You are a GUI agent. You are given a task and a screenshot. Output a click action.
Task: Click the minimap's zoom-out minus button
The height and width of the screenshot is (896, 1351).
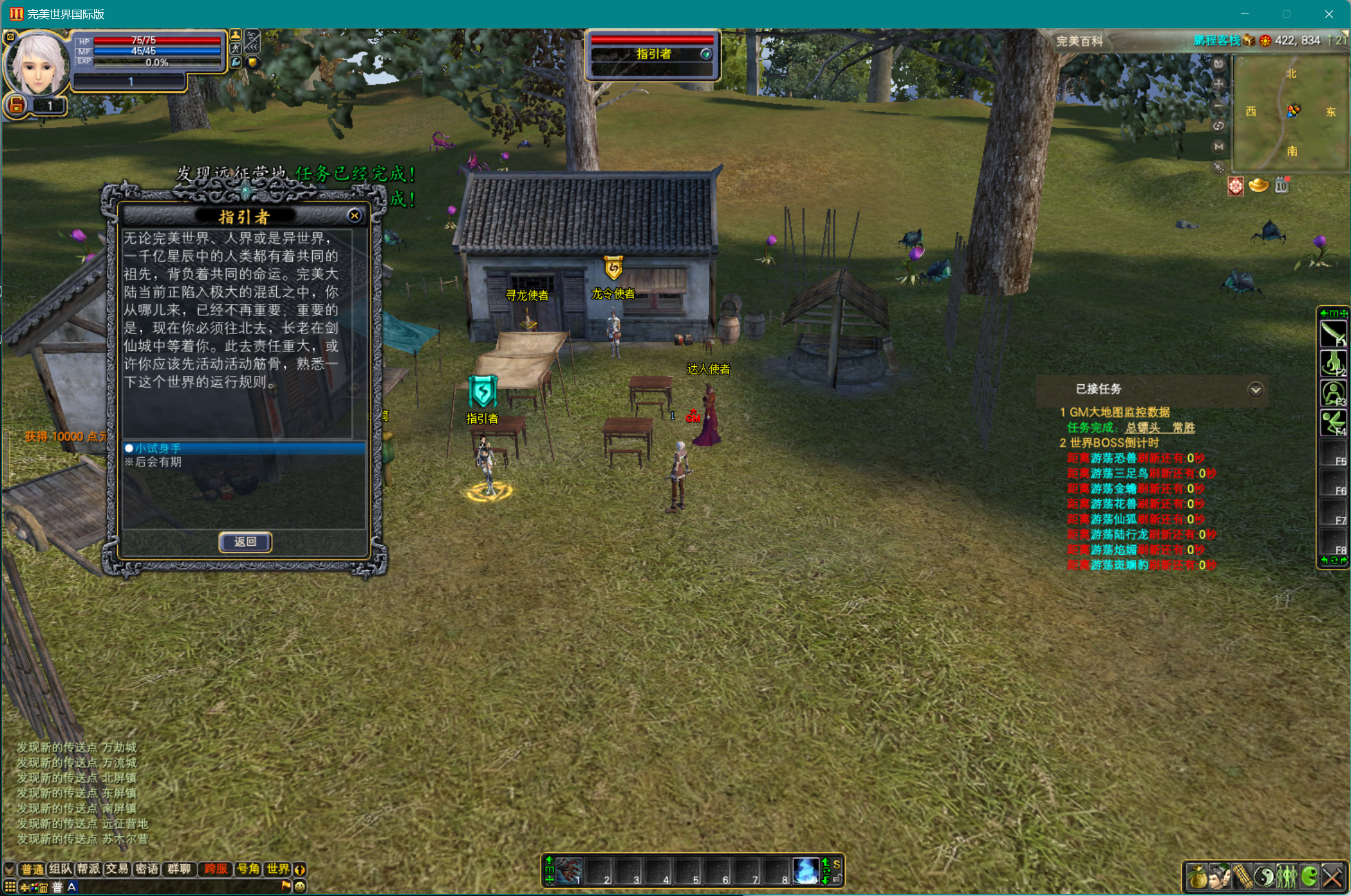click(1218, 105)
